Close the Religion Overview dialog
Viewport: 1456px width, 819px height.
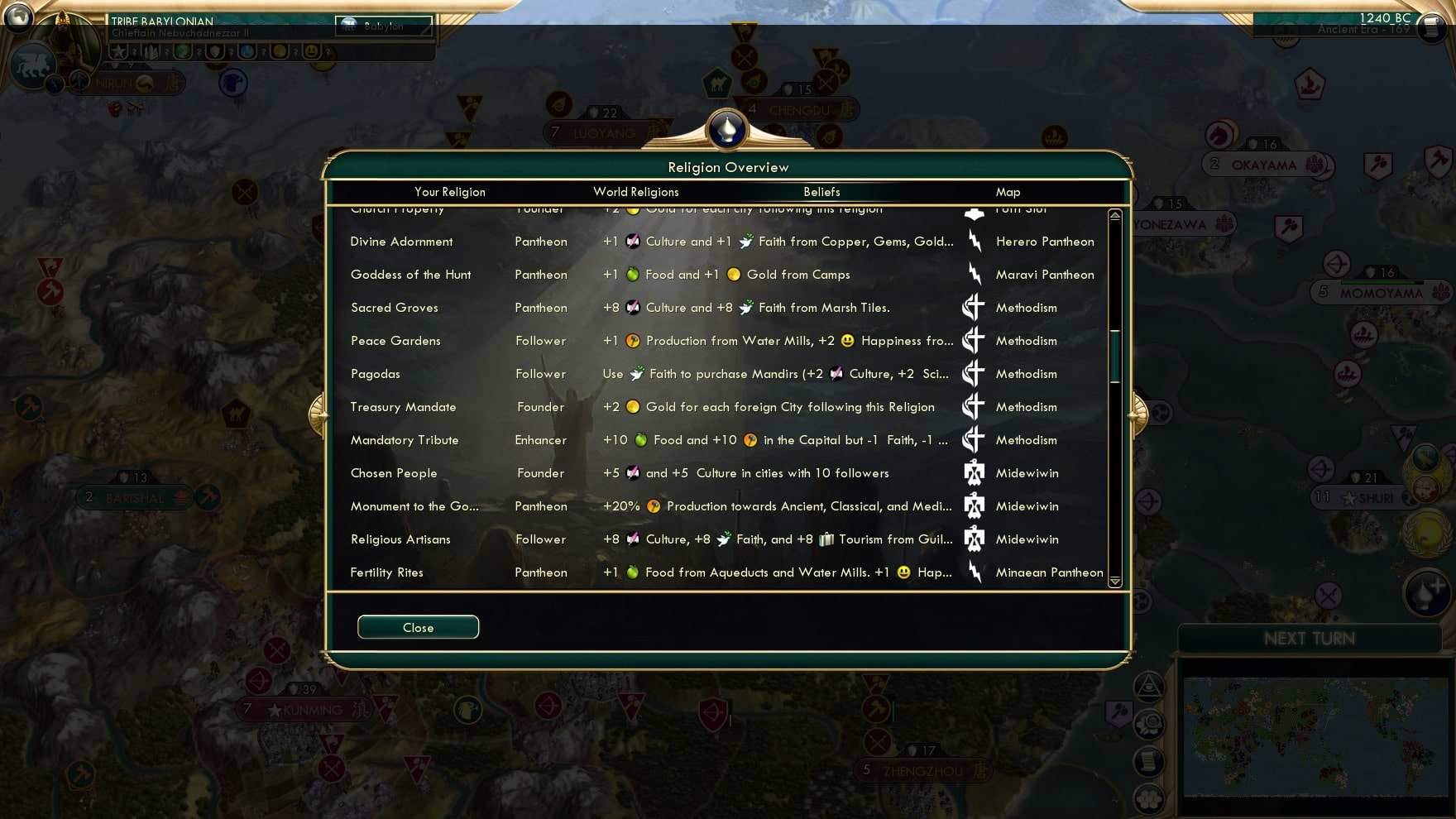[x=418, y=626]
